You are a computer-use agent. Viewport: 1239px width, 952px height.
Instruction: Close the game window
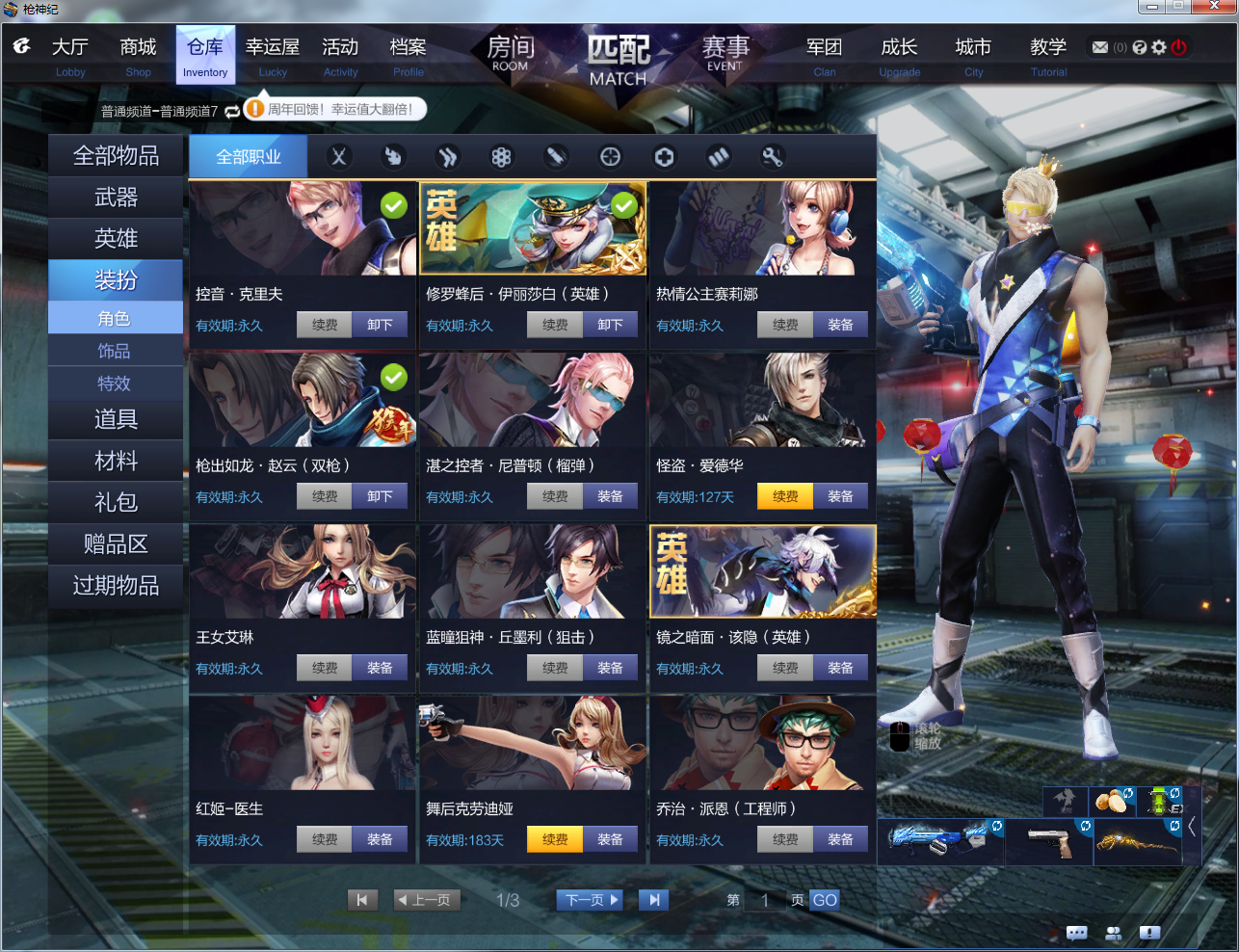click(x=1215, y=7)
